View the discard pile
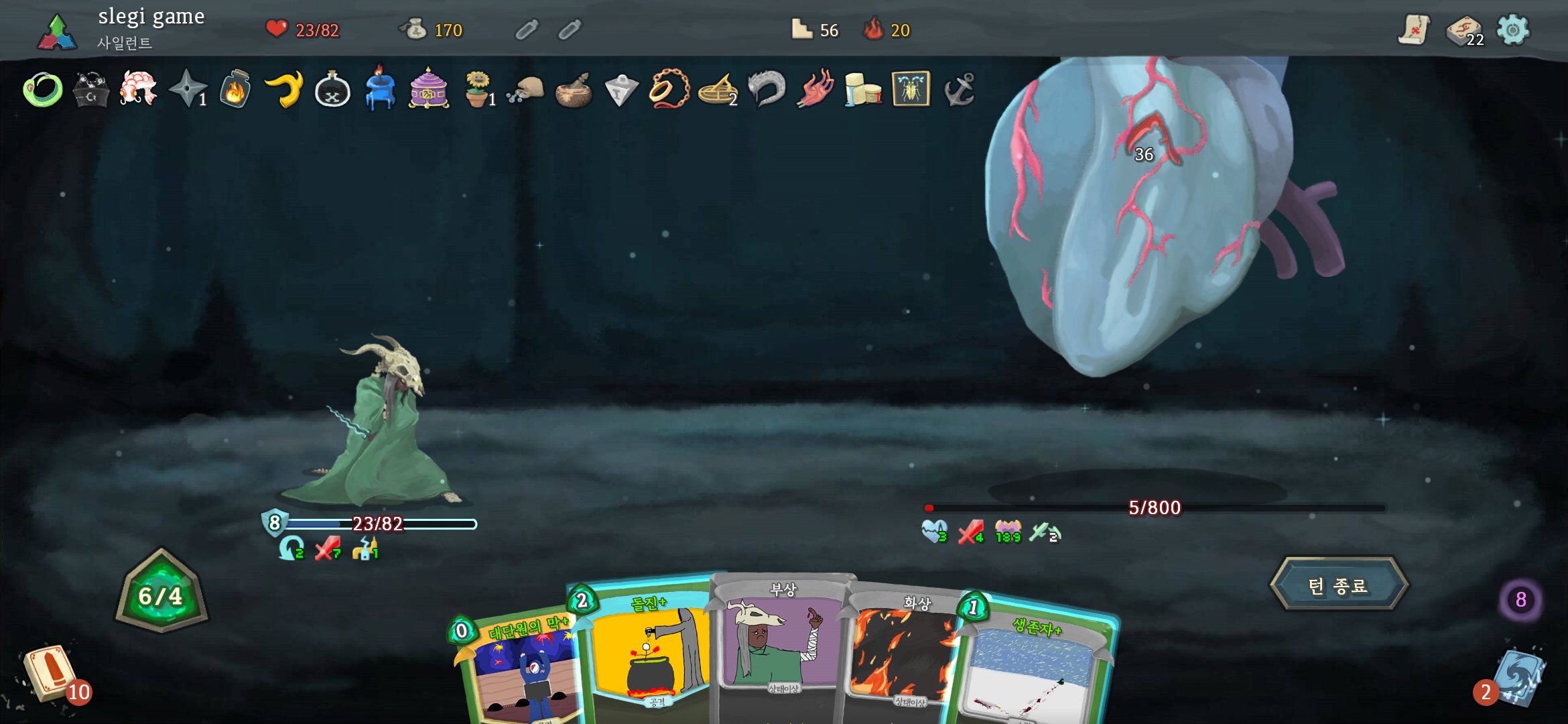The height and width of the screenshot is (724, 1568). (x=1518, y=677)
